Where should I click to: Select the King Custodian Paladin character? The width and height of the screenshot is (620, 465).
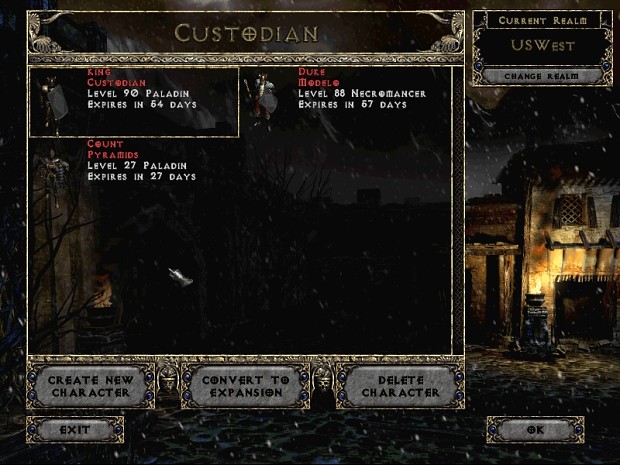[x=134, y=101]
